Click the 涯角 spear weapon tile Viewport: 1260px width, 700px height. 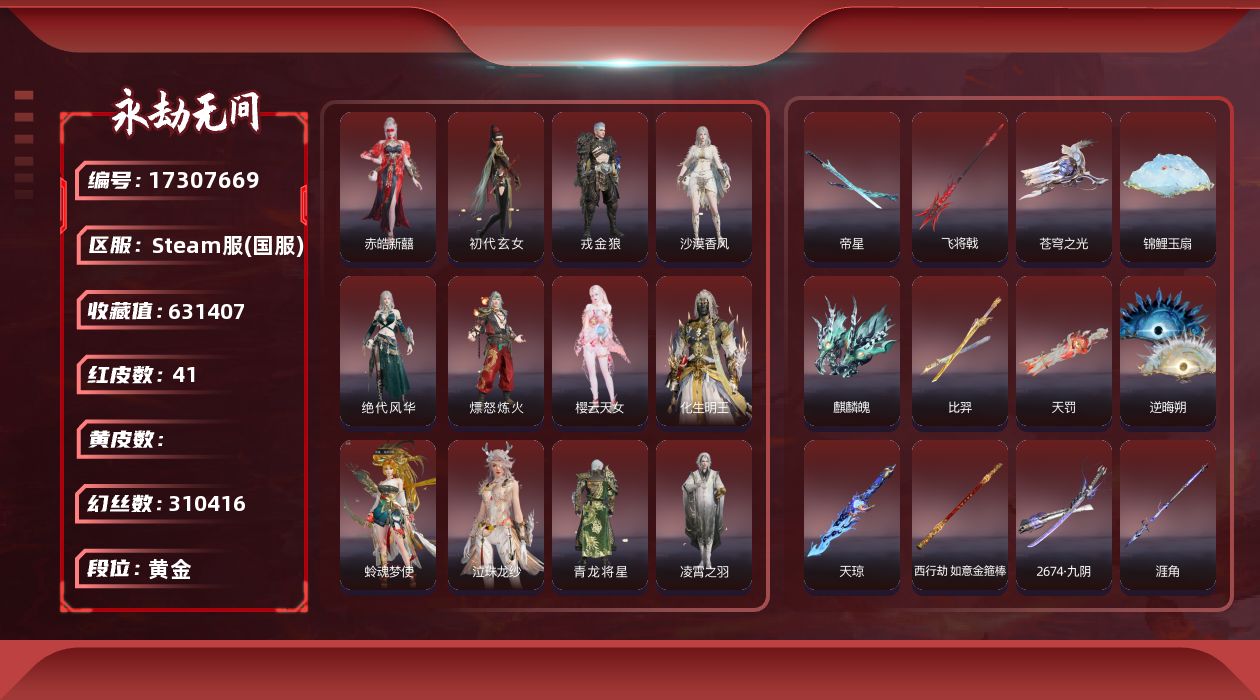click(1168, 515)
